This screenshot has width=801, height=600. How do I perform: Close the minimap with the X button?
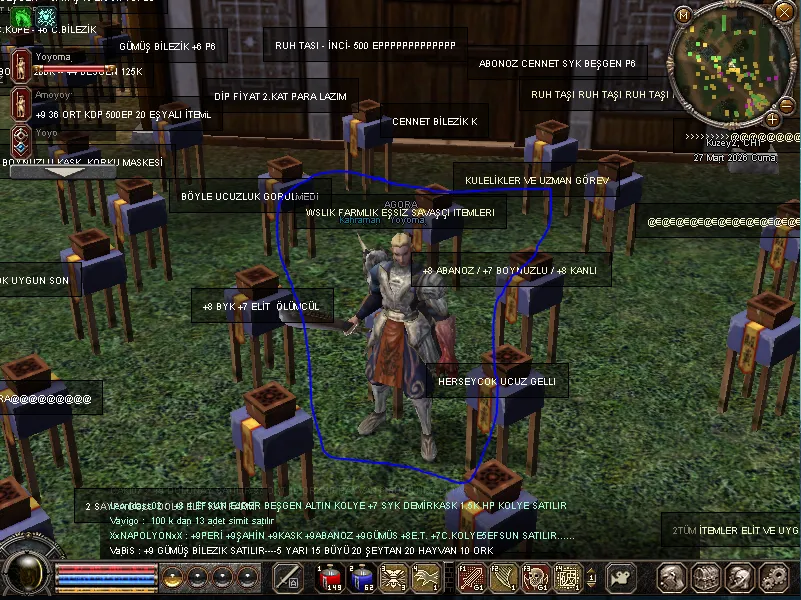[x=787, y=15]
